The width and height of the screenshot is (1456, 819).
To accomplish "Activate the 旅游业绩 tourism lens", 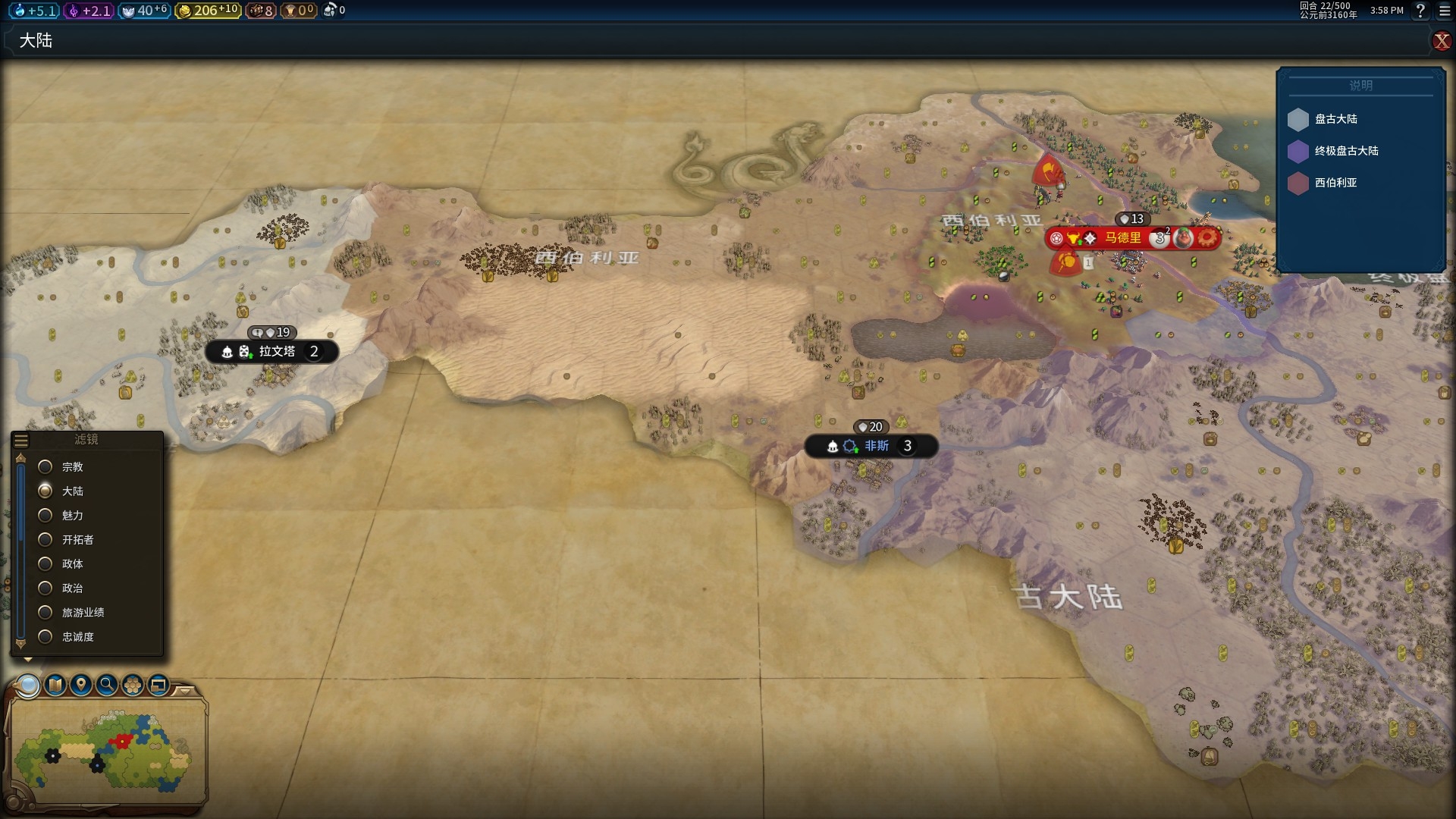I will click(45, 613).
